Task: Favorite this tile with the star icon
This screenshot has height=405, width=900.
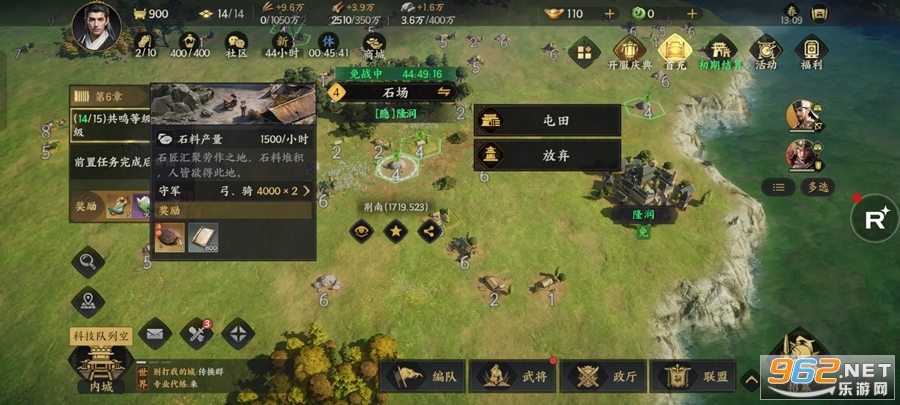Action: coord(397,230)
